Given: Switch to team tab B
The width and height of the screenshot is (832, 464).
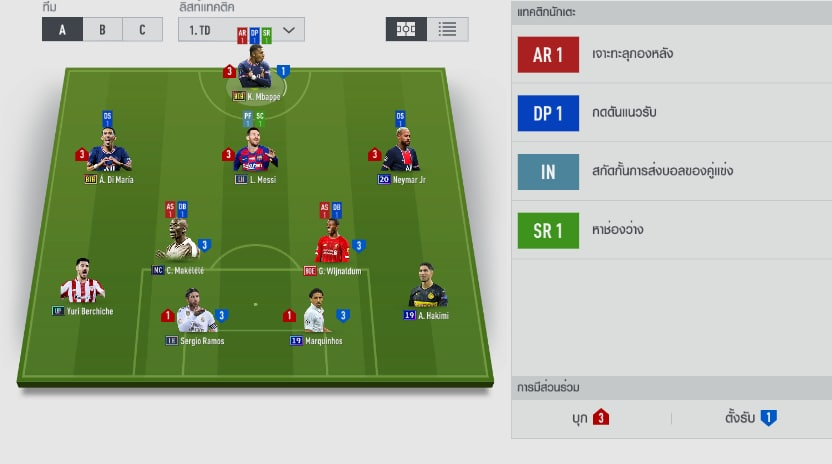Looking at the screenshot, I should coord(102,29).
